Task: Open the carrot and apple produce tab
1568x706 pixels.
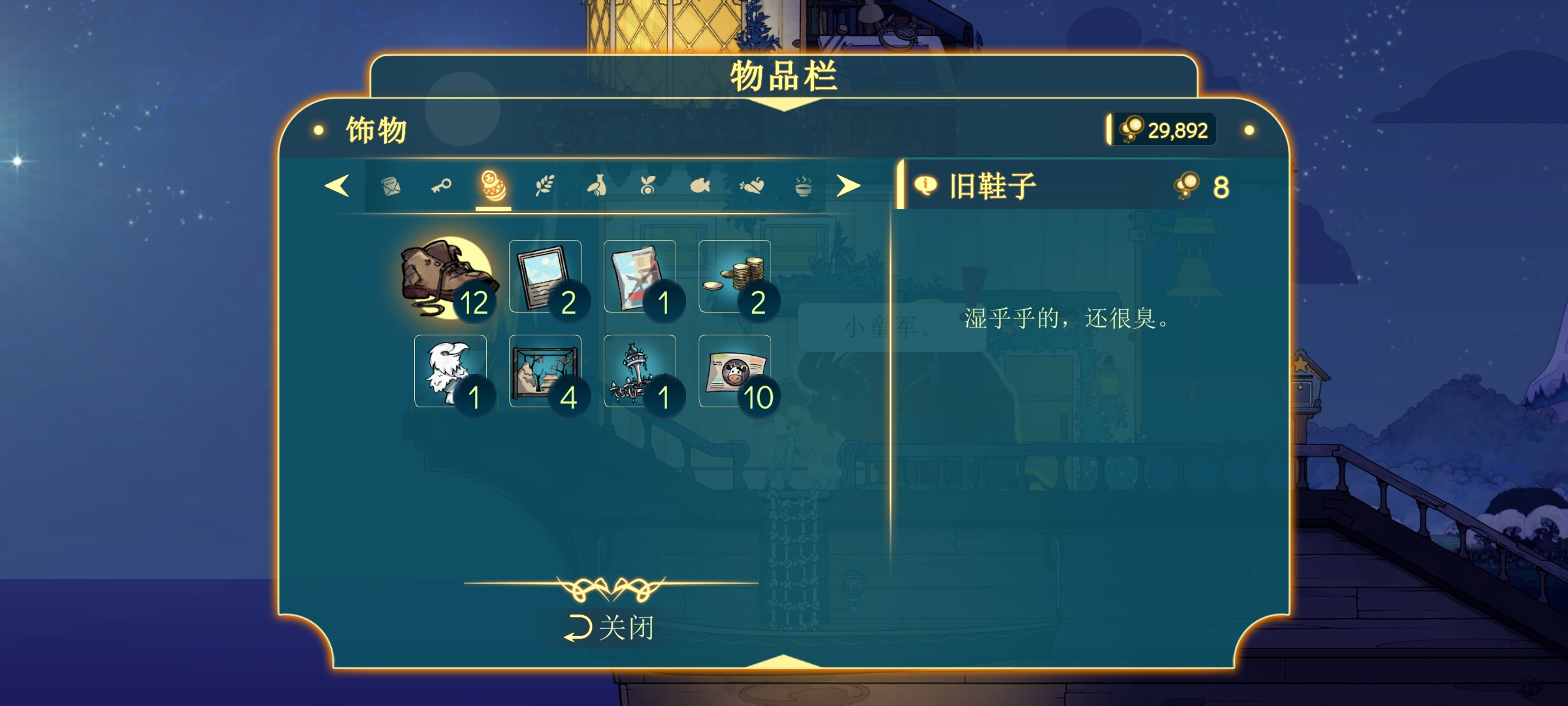Action: coord(751,187)
